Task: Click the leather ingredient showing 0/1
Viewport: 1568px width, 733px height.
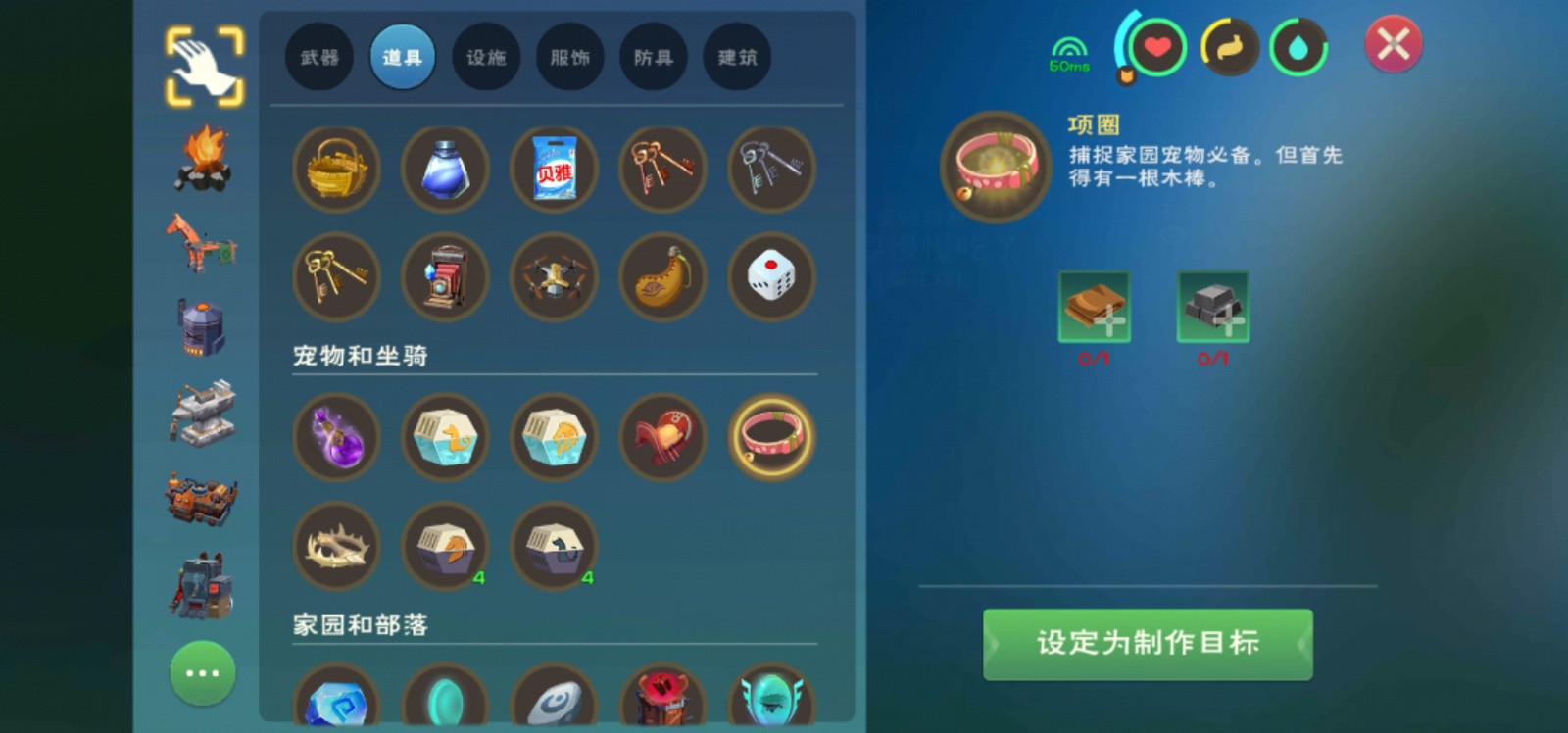Action: coord(1094,307)
